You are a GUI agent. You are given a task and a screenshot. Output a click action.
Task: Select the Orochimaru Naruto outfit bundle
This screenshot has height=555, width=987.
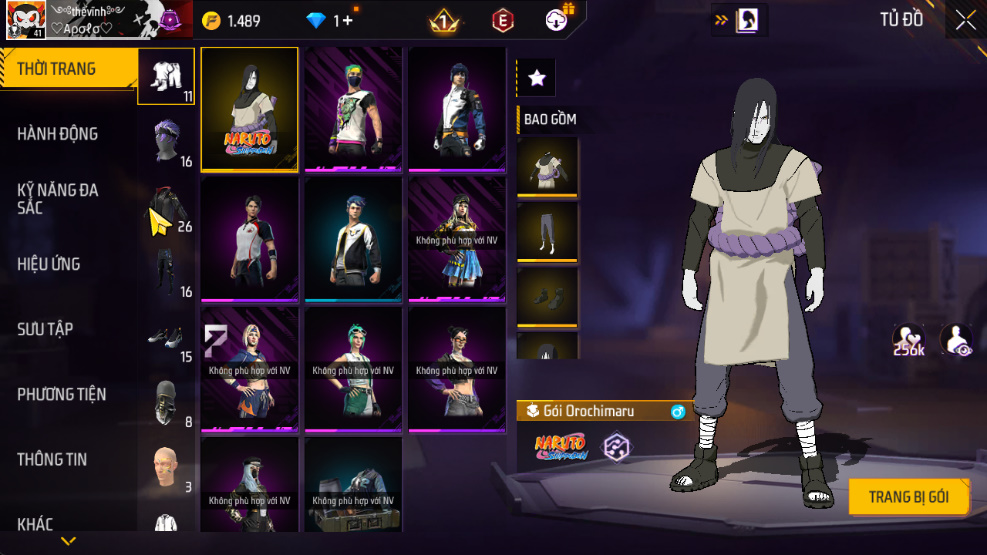pyautogui.click(x=250, y=109)
